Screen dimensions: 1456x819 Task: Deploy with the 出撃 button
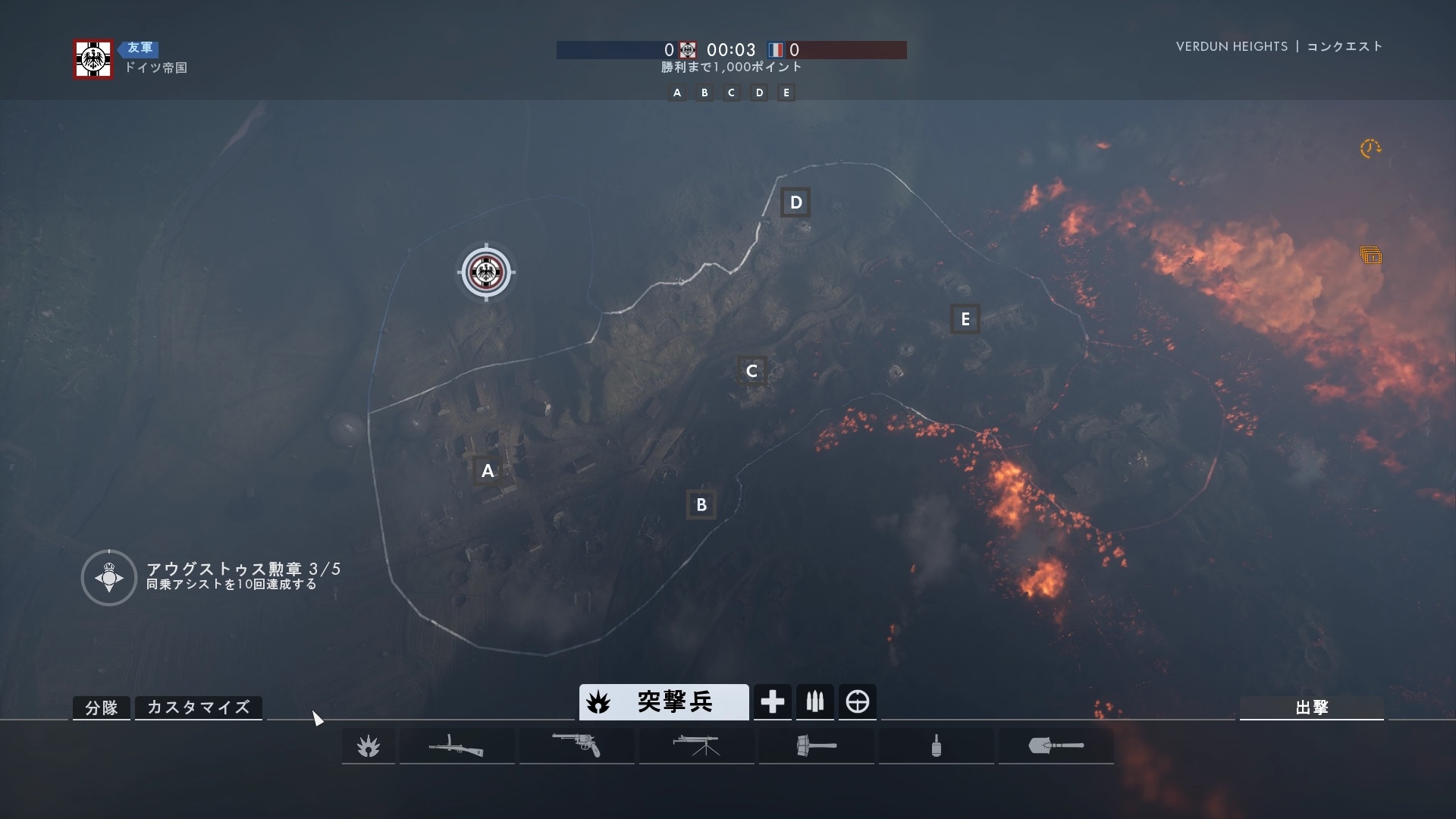pyautogui.click(x=1311, y=708)
